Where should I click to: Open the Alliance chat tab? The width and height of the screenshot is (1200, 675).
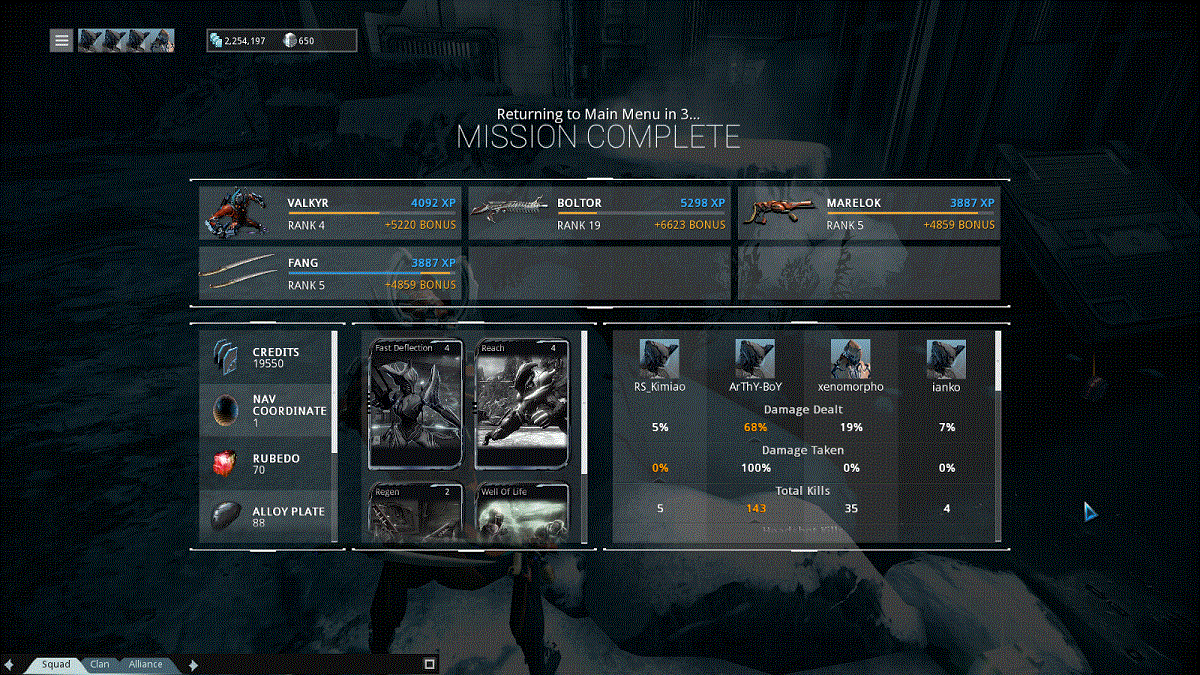(146, 664)
